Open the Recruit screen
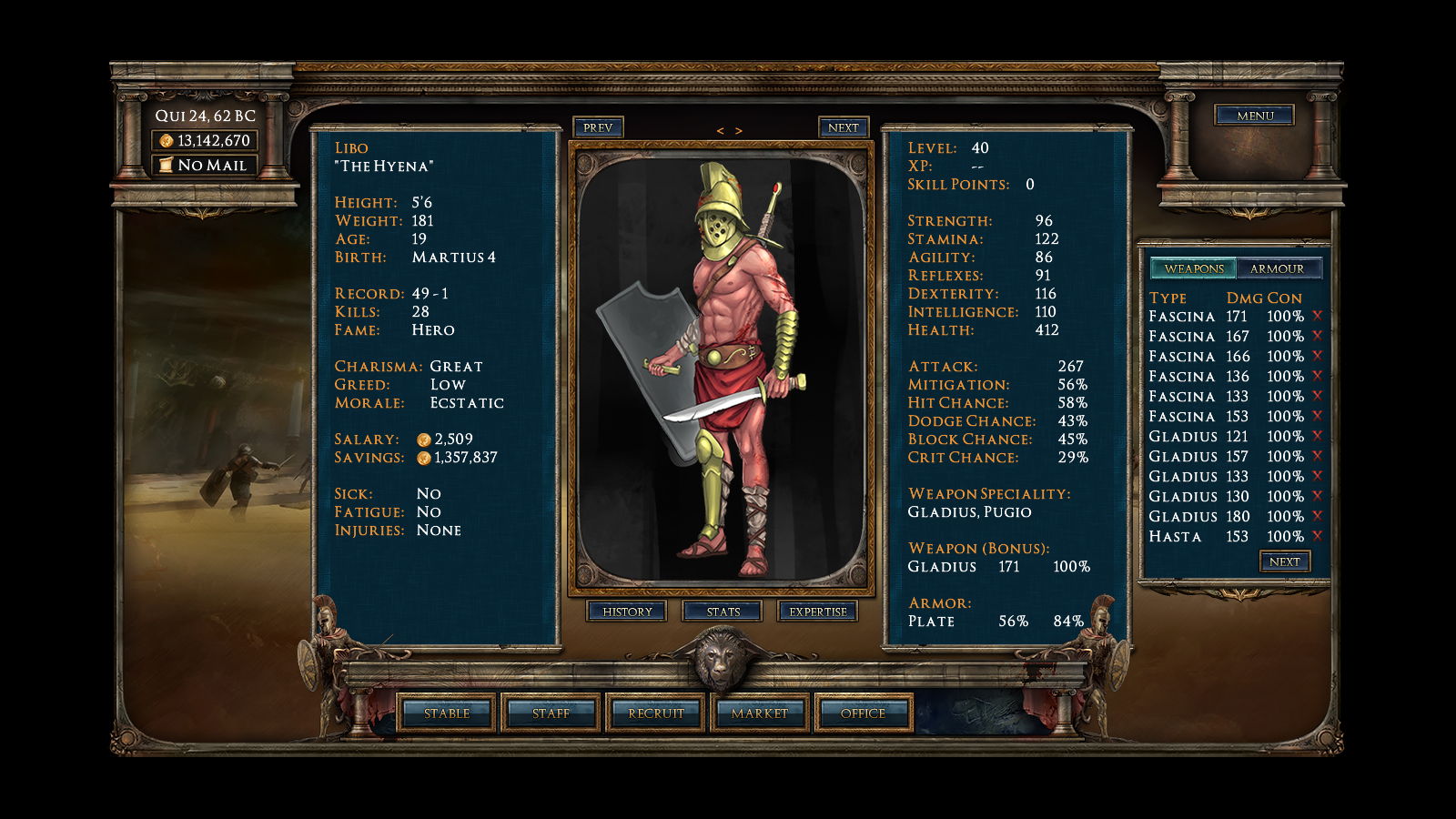 pyautogui.click(x=655, y=713)
